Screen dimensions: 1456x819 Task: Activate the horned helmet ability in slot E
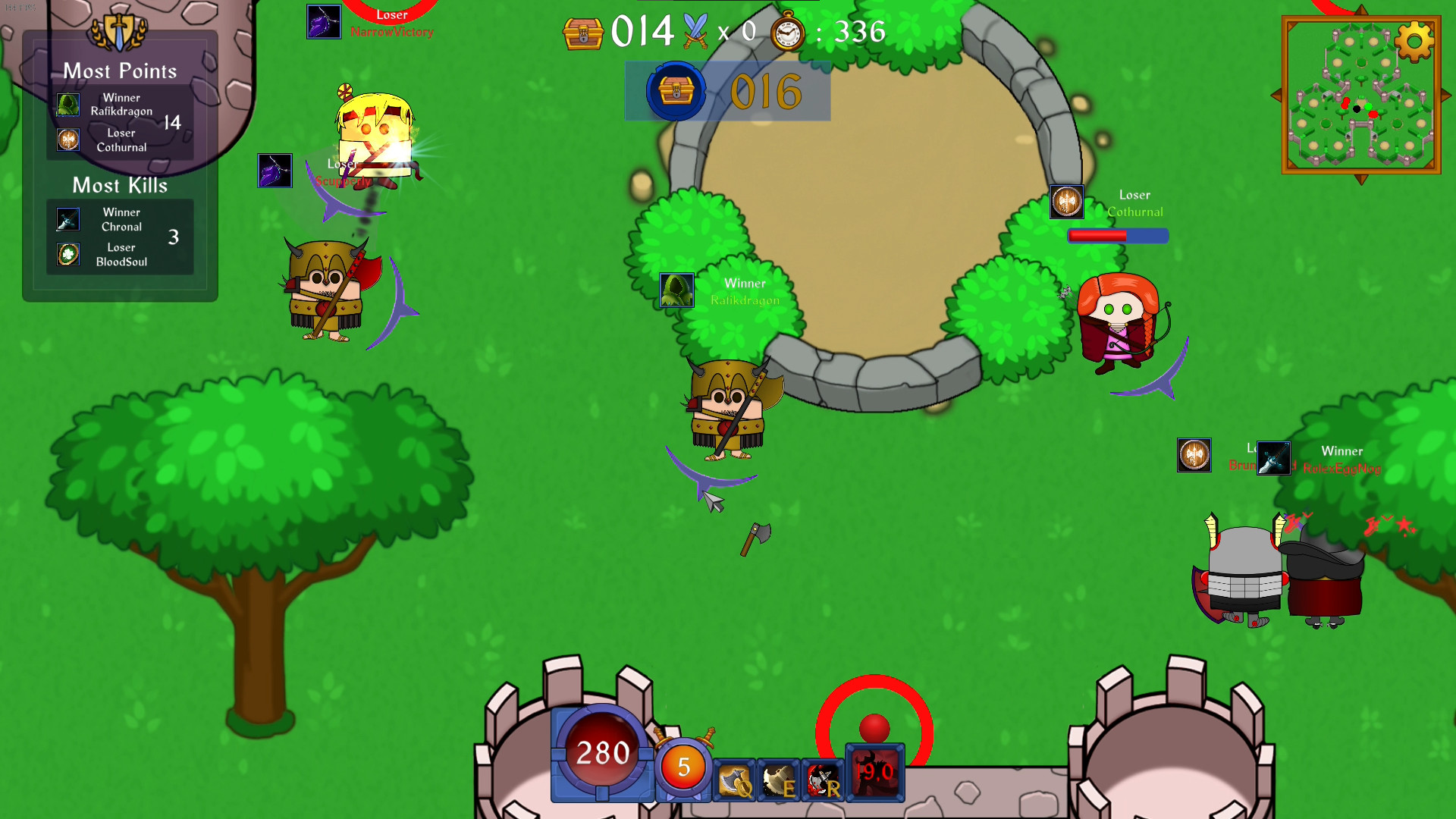click(x=778, y=780)
